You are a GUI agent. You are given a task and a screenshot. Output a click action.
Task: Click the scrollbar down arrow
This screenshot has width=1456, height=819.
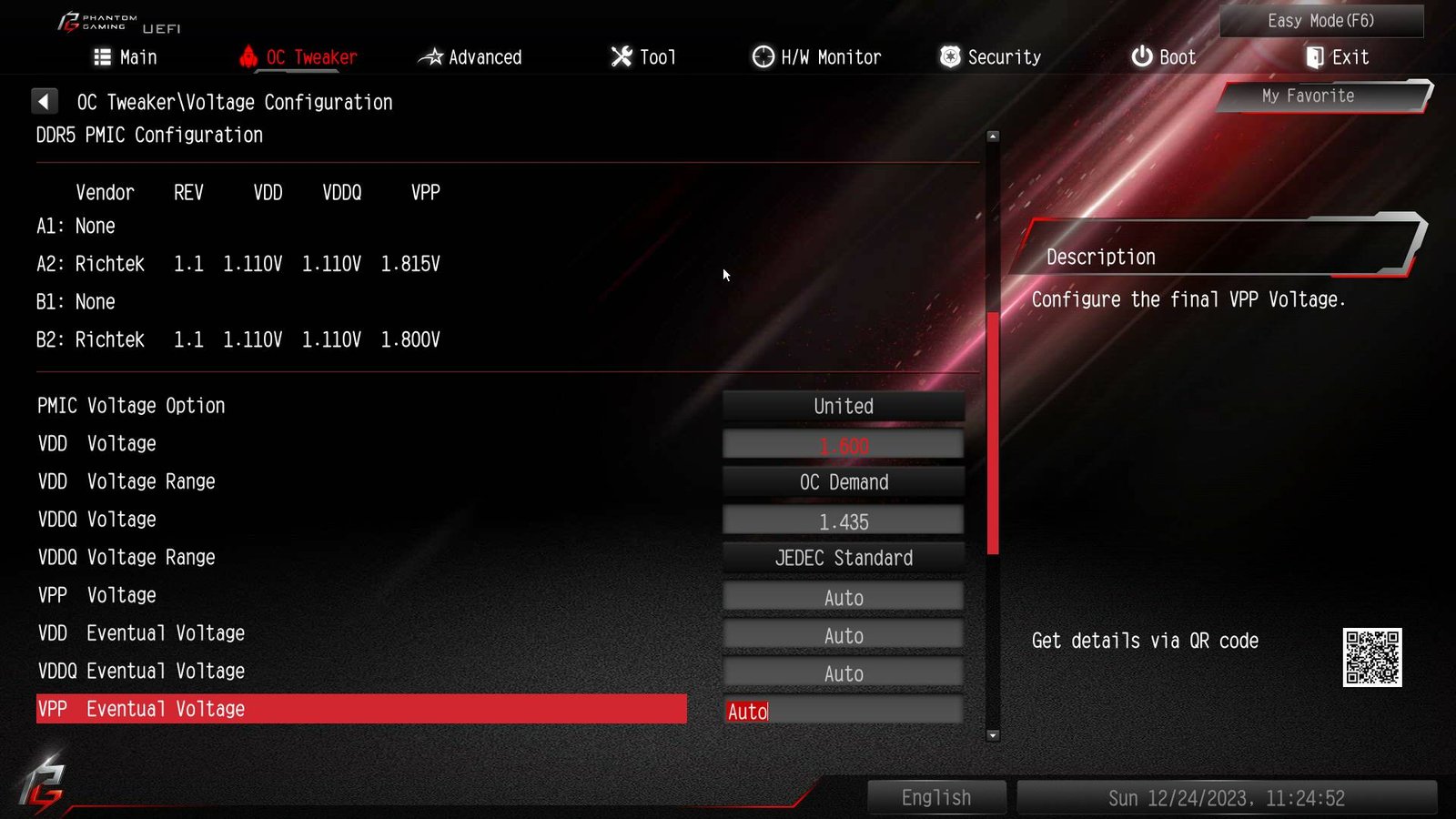tap(993, 735)
